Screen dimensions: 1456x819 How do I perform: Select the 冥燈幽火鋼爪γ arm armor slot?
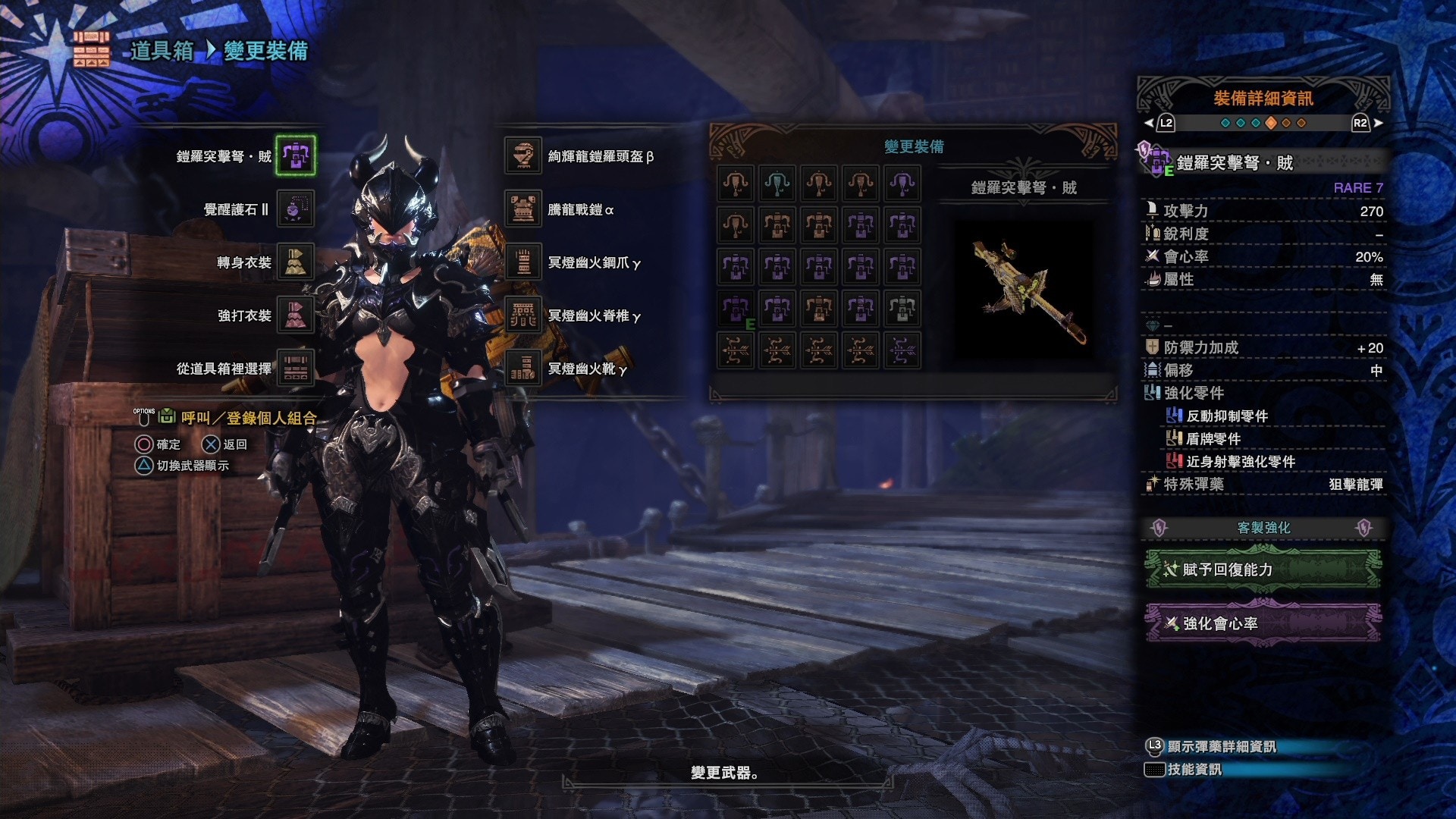(522, 262)
